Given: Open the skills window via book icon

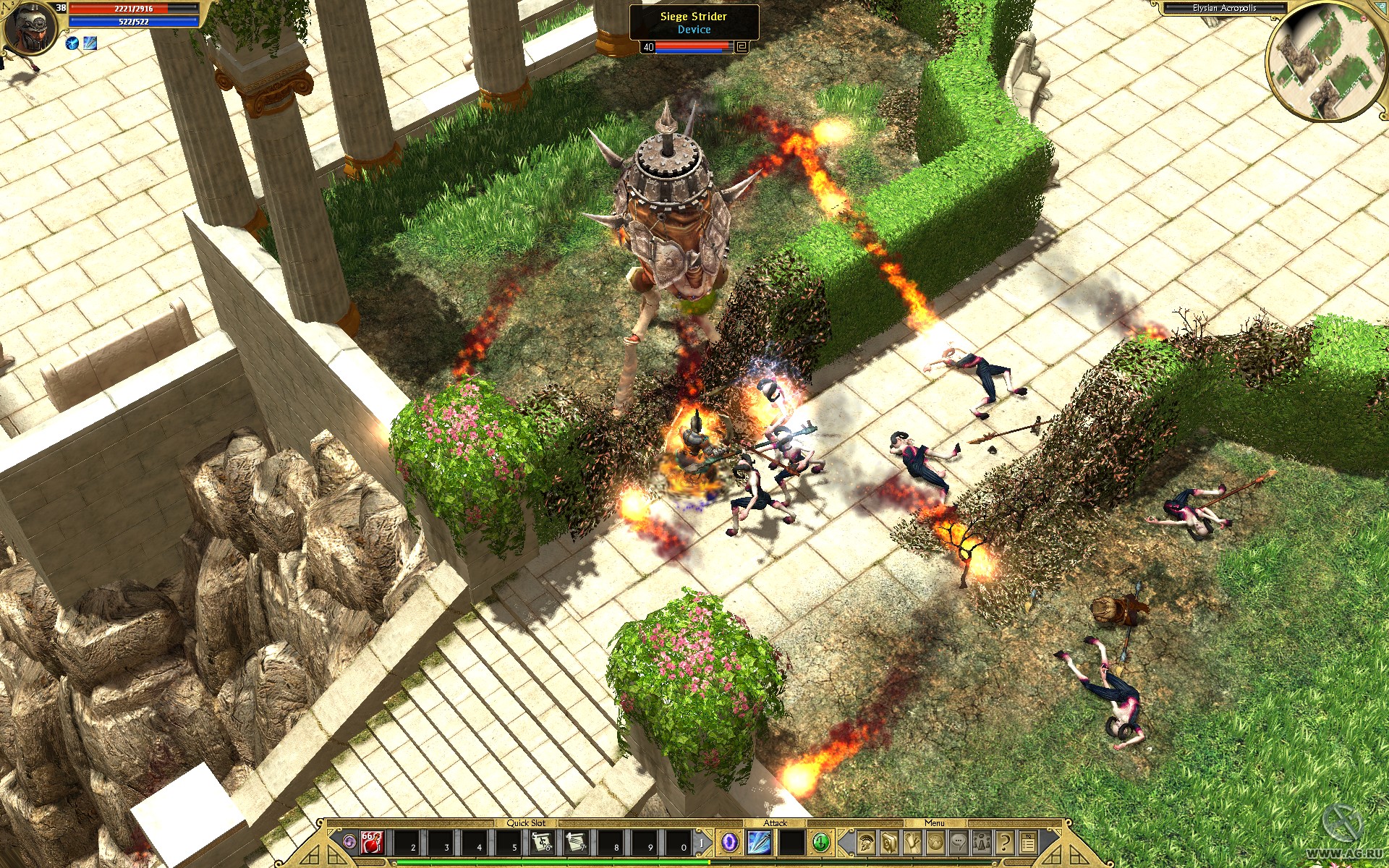Looking at the screenshot, I should point(888,843).
